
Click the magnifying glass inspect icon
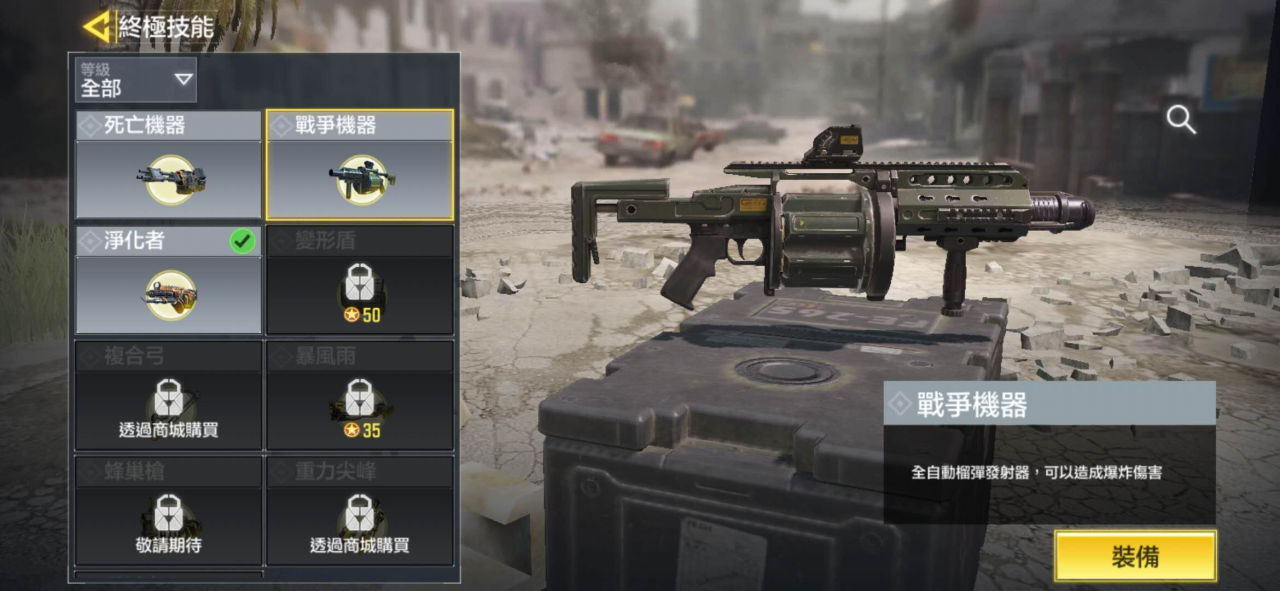click(1181, 120)
